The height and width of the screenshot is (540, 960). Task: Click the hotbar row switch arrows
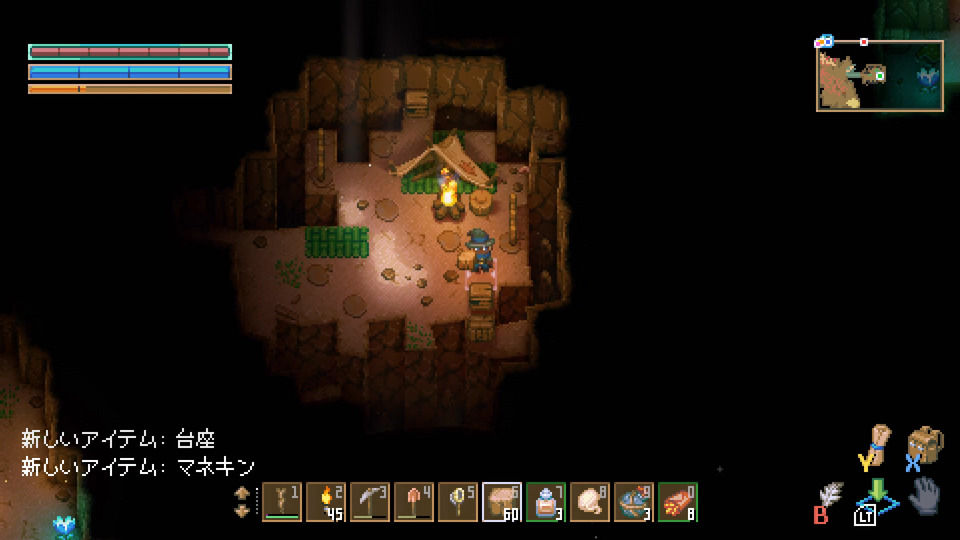pyautogui.click(x=242, y=502)
